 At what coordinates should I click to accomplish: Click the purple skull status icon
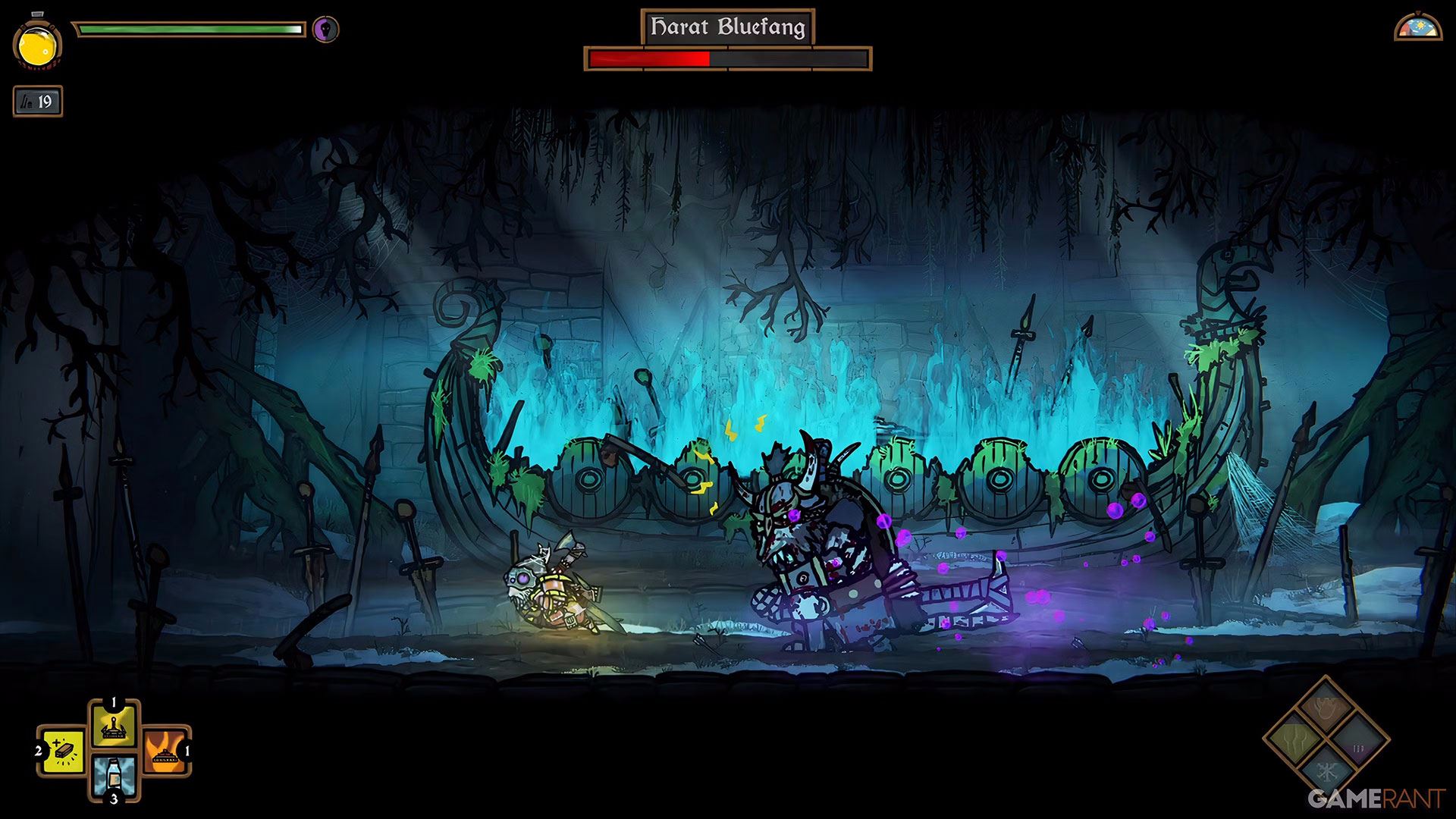326,30
